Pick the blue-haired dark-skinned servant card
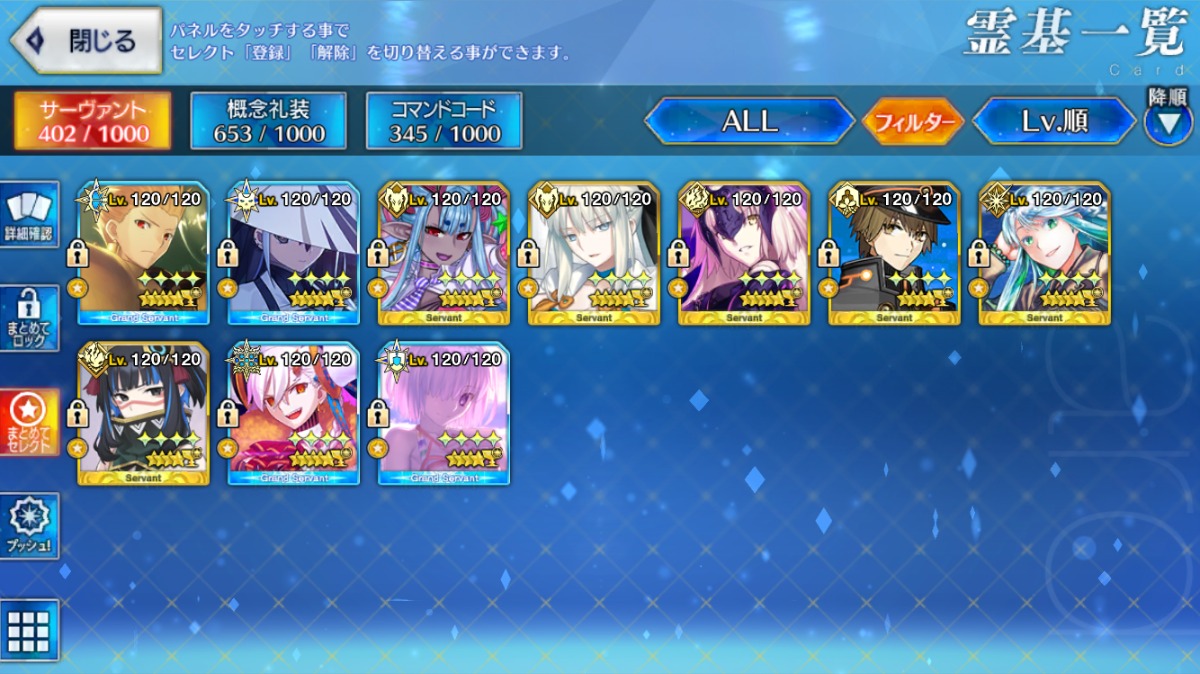The width and height of the screenshot is (1200, 674). tap(444, 253)
